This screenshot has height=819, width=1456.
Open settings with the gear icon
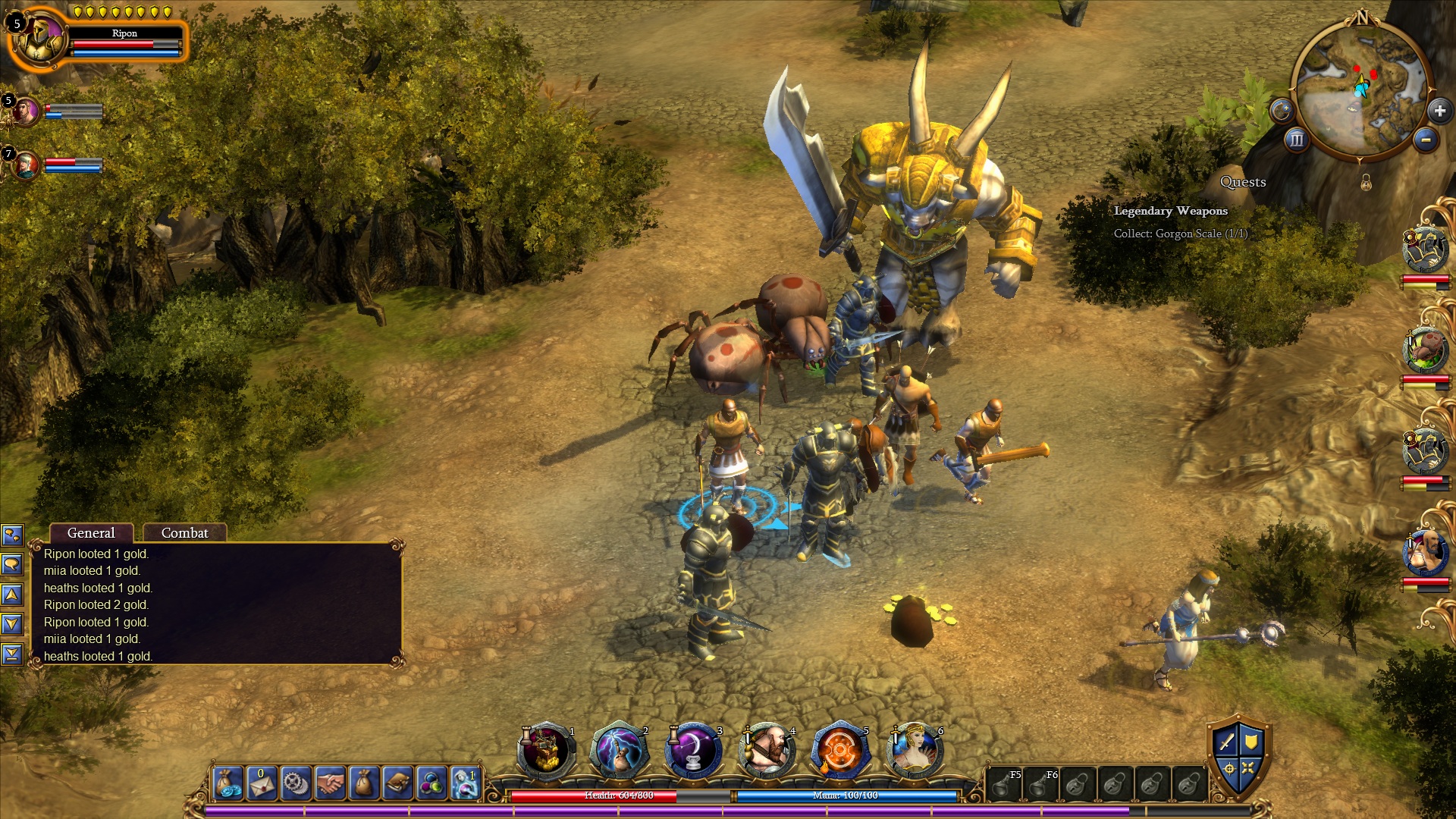[296, 783]
